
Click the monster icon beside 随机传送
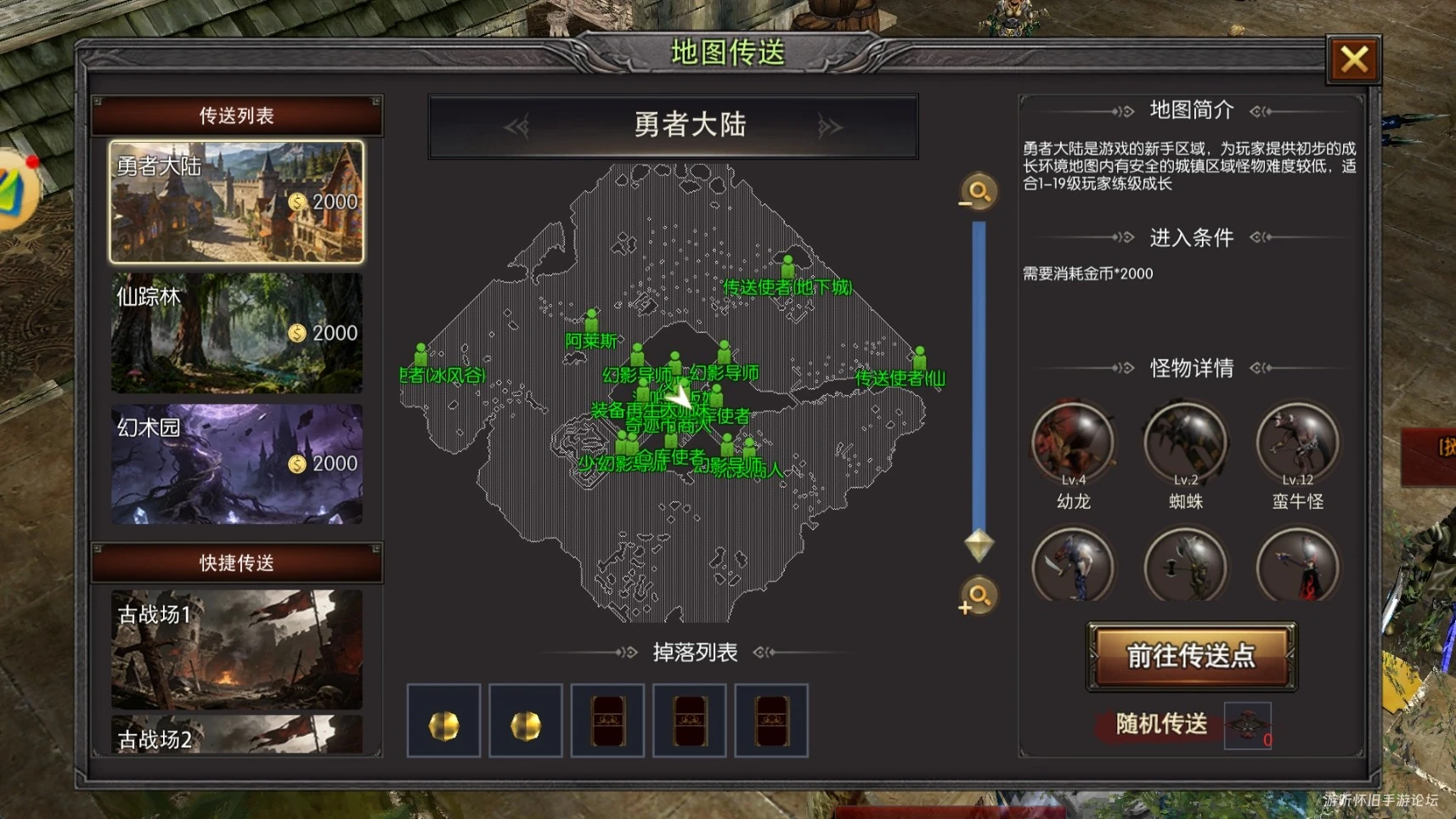(1246, 725)
